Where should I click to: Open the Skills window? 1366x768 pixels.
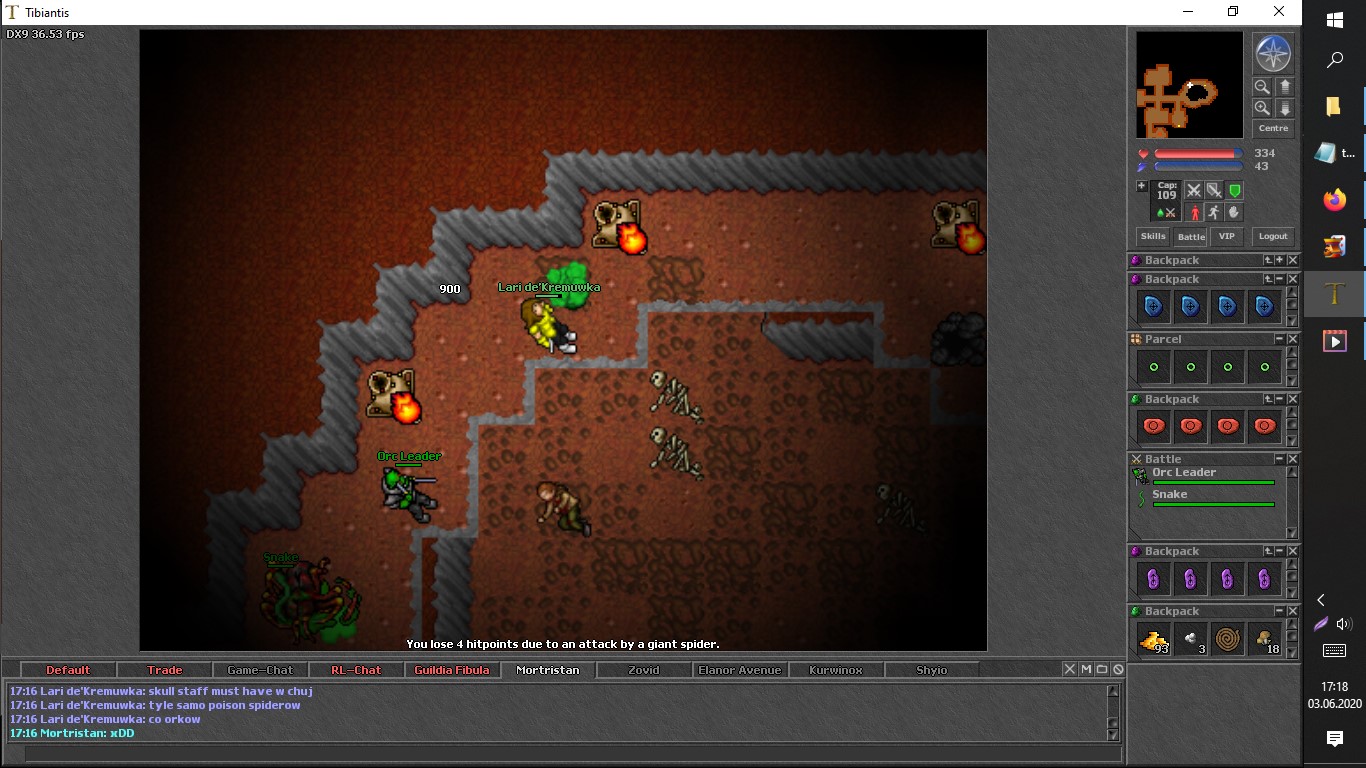click(x=1153, y=237)
